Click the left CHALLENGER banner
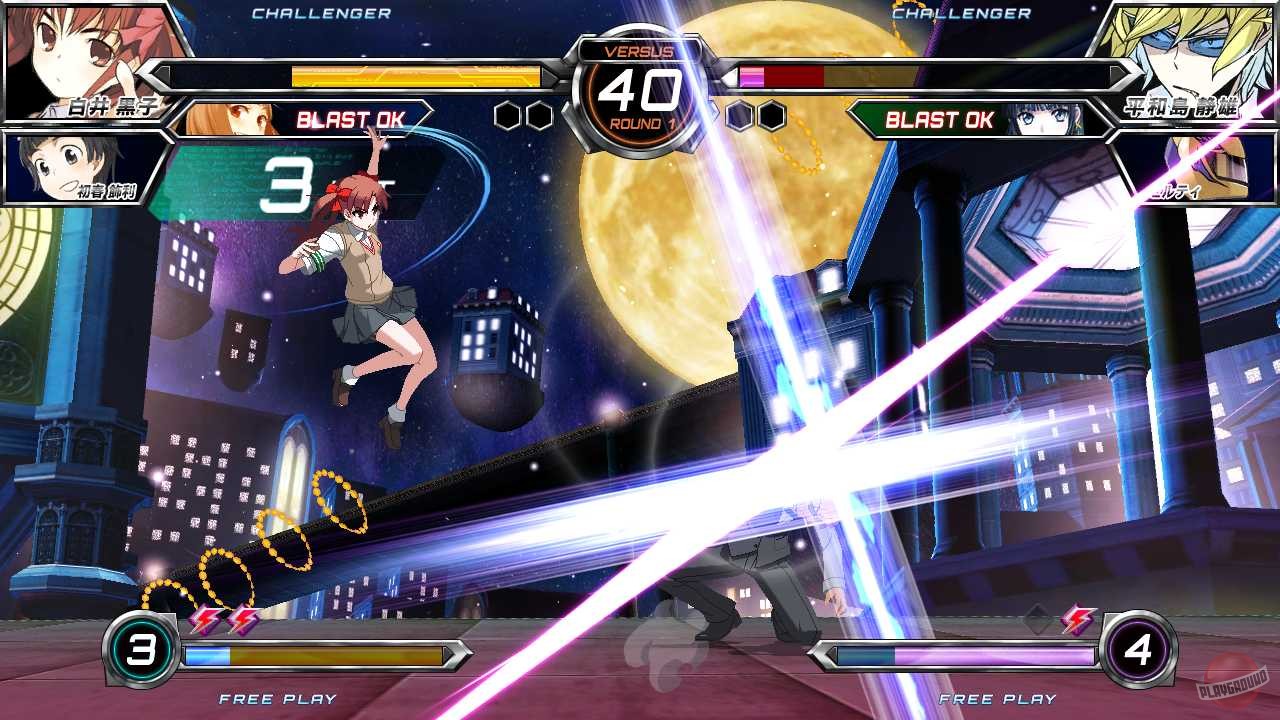This screenshot has height=720, width=1280. pyautogui.click(x=320, y=13)
